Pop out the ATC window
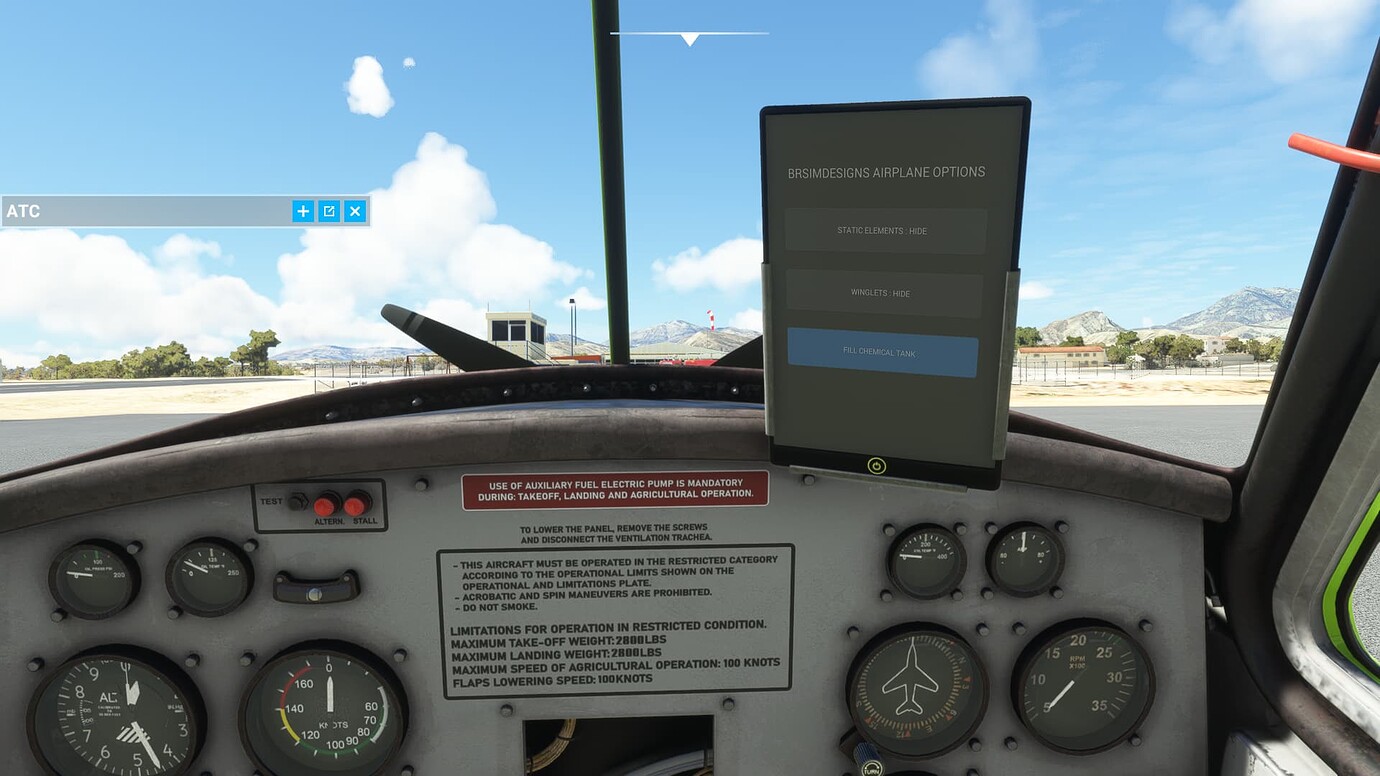The image size is (1380, 776). point(329,211)
